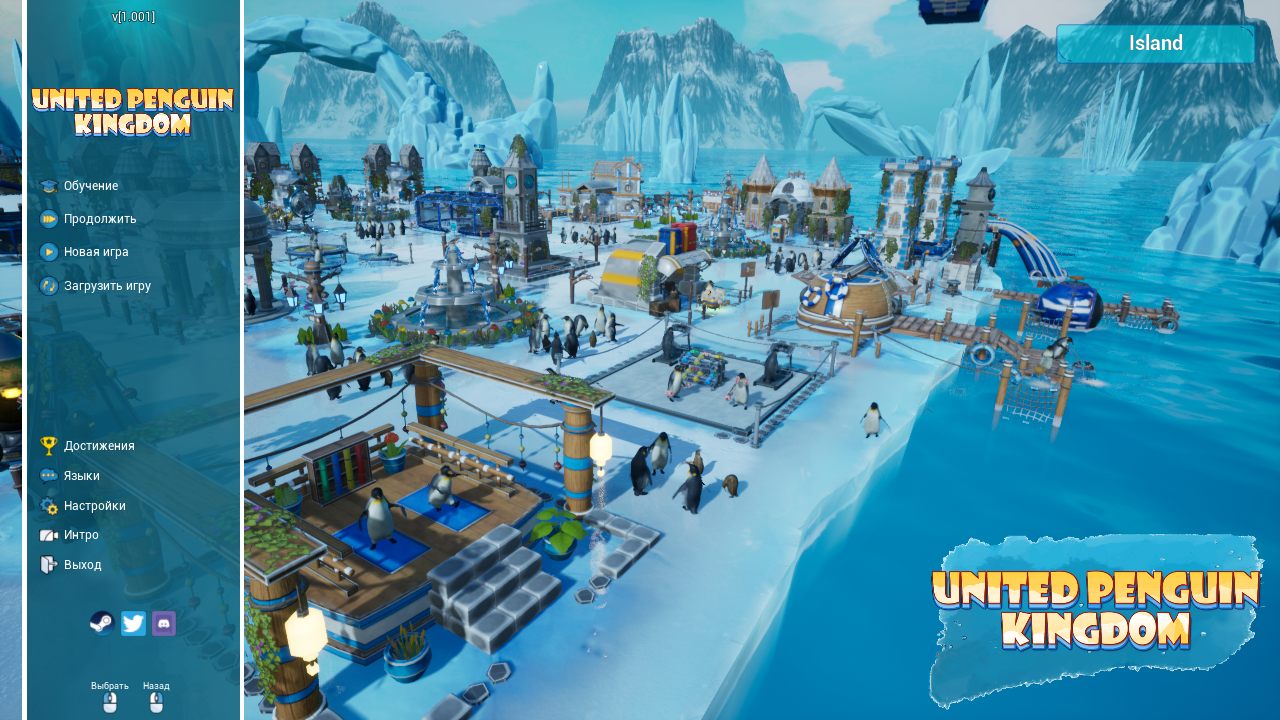Select the graduation cap icon beside Обучение
The image size is (1280, 720).
49,185
